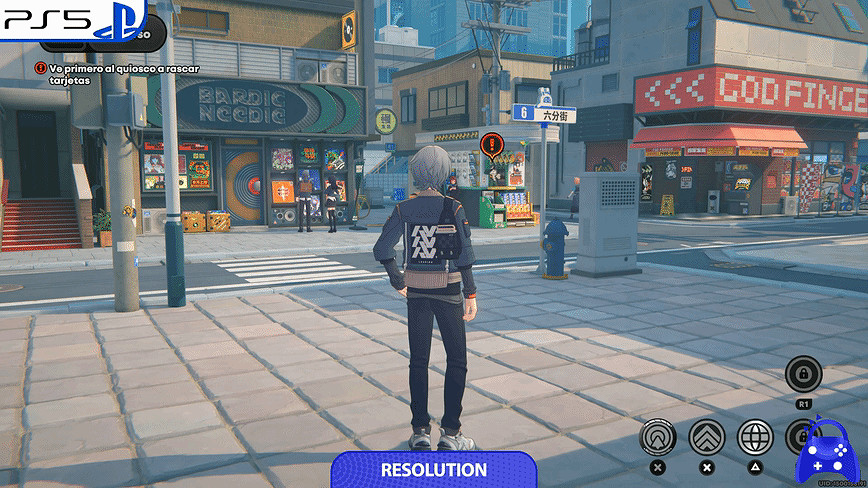Viewport: 868px width, 488px height.
Task: Click the red quest marker above the kiosk
Action: [490, 144]
